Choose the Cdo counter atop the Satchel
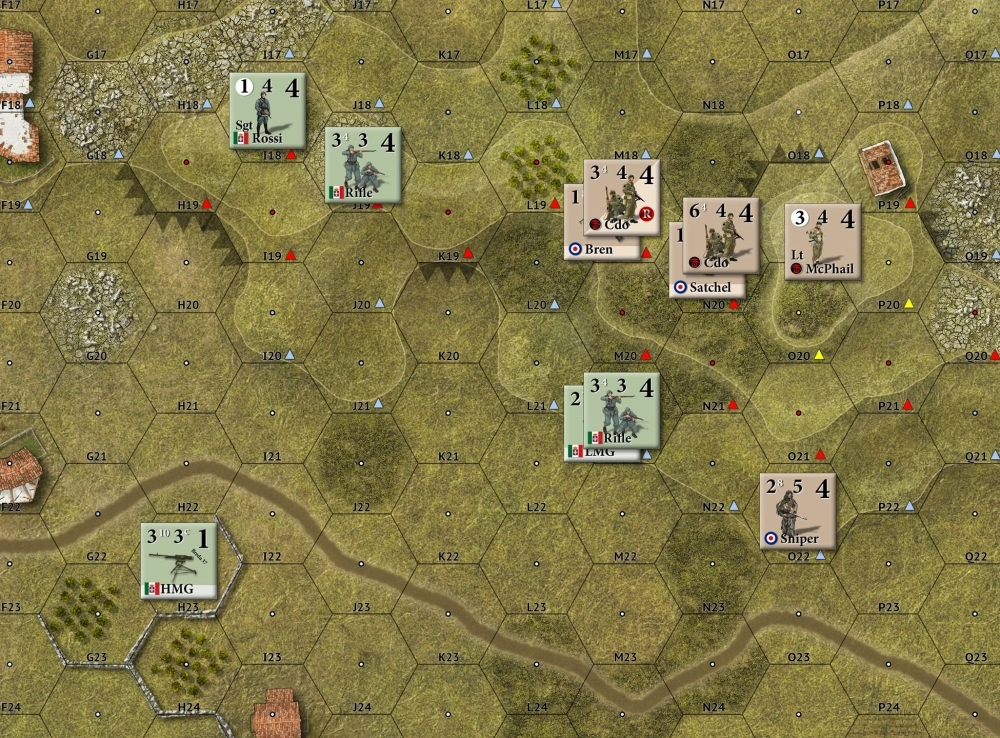The image size is (1000, 738). tap(721, 235)
